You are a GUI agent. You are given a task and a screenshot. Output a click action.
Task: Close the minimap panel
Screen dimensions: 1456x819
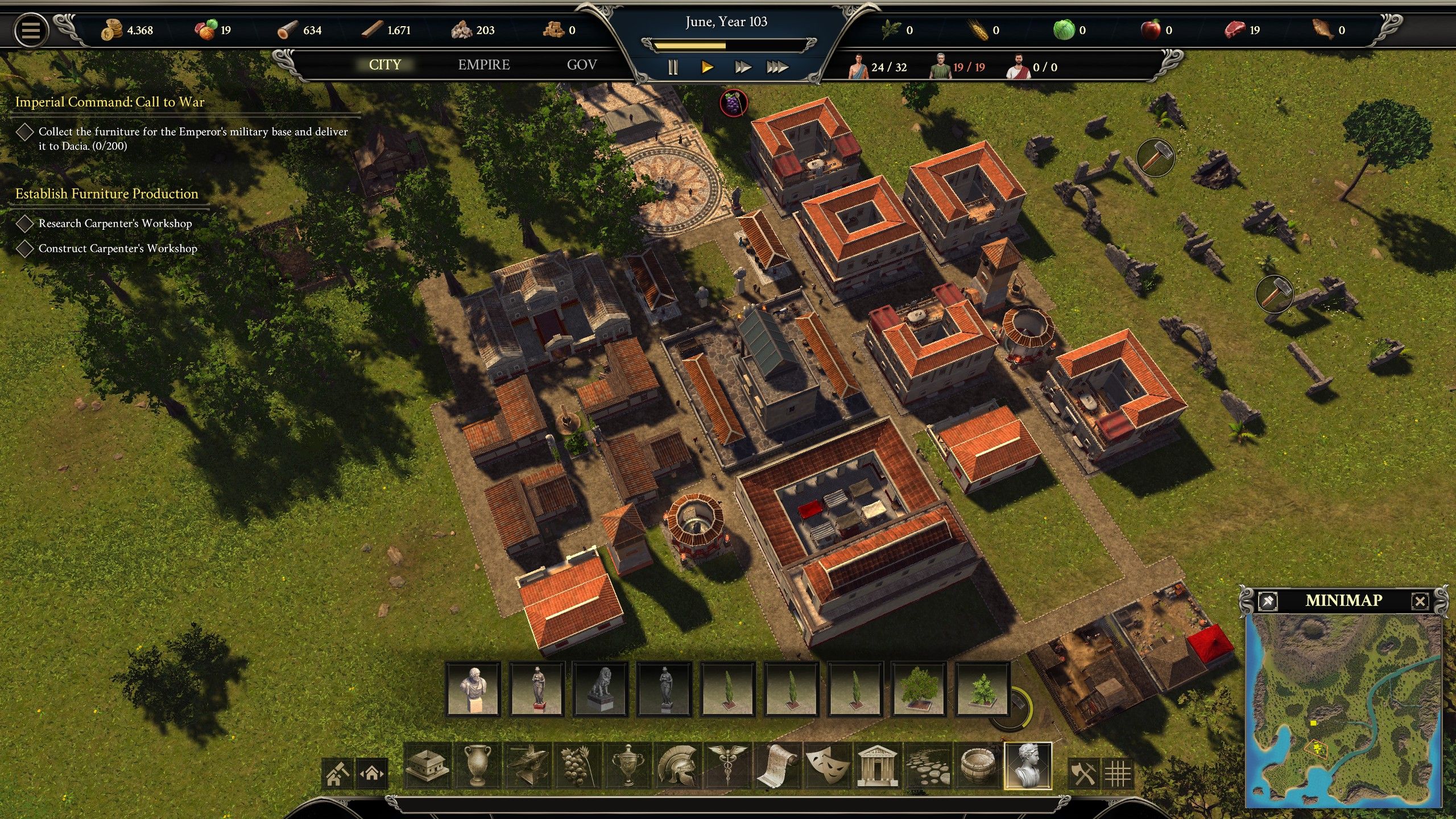coord(1420,601)
